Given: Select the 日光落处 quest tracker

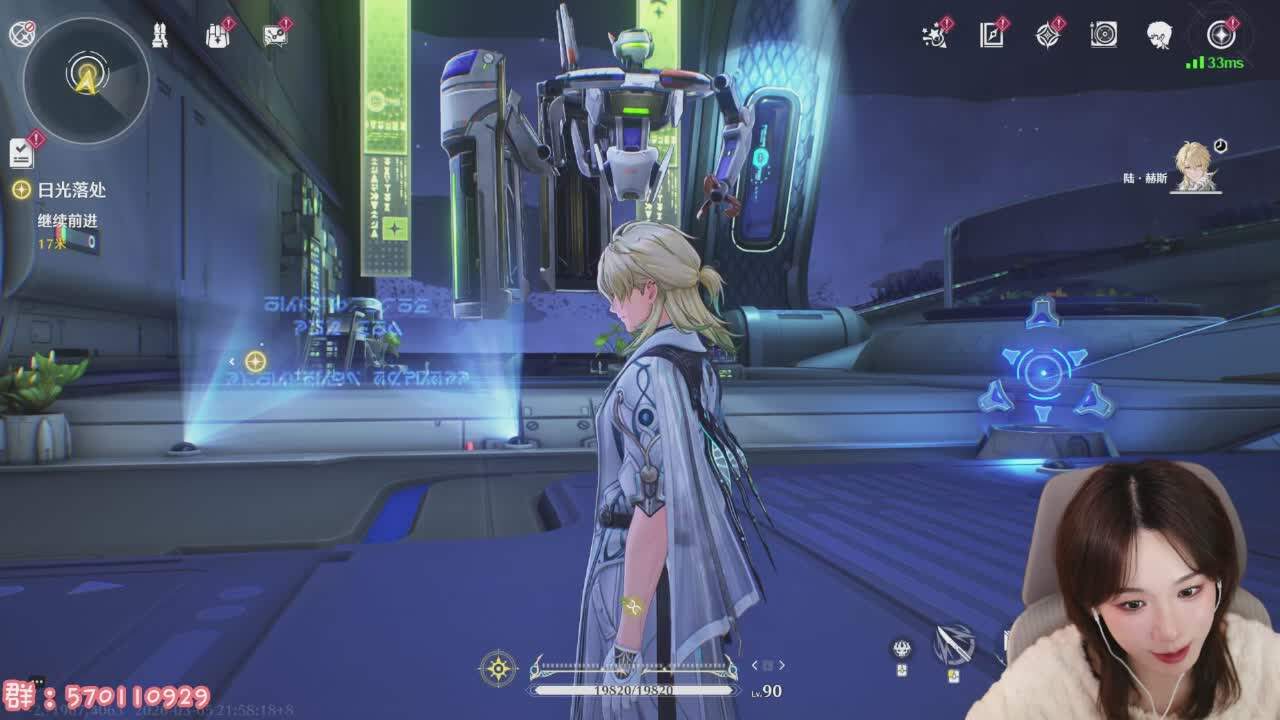Looking at the screenshot, I should pyautogui.click(x=71, y=190).
